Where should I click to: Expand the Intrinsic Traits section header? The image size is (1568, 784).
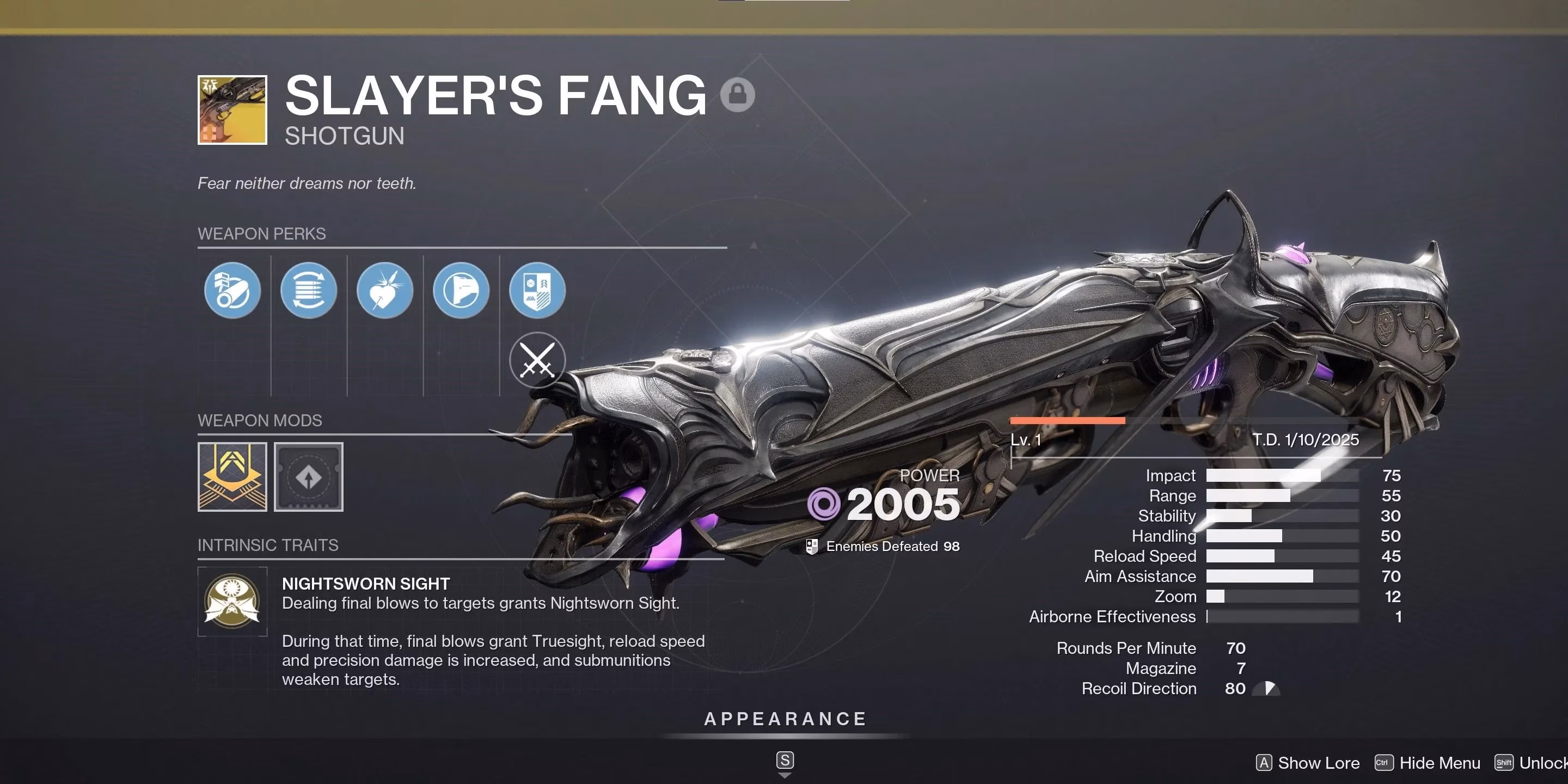268,545
